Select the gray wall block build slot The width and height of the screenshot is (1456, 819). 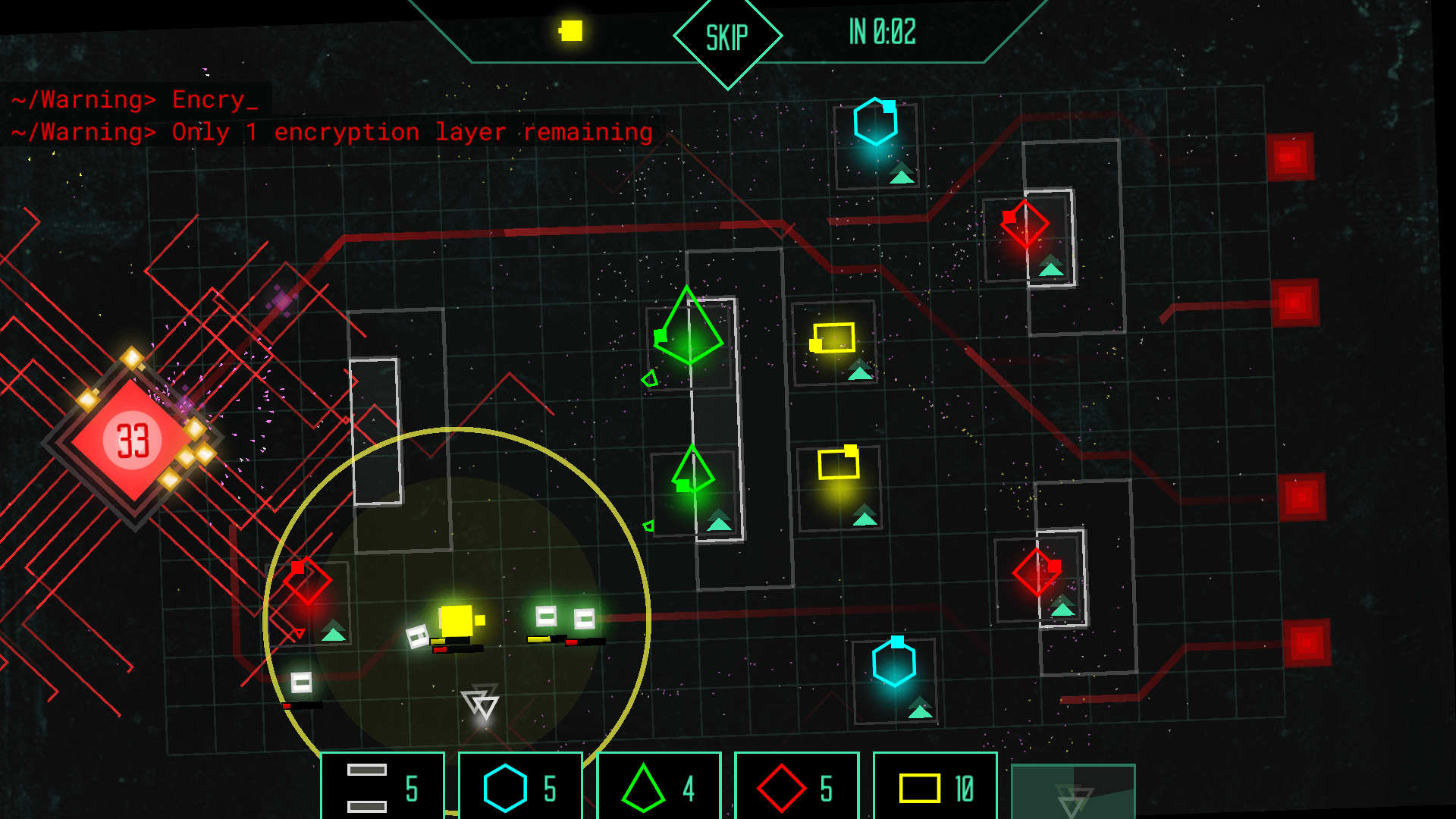[381, 787]
